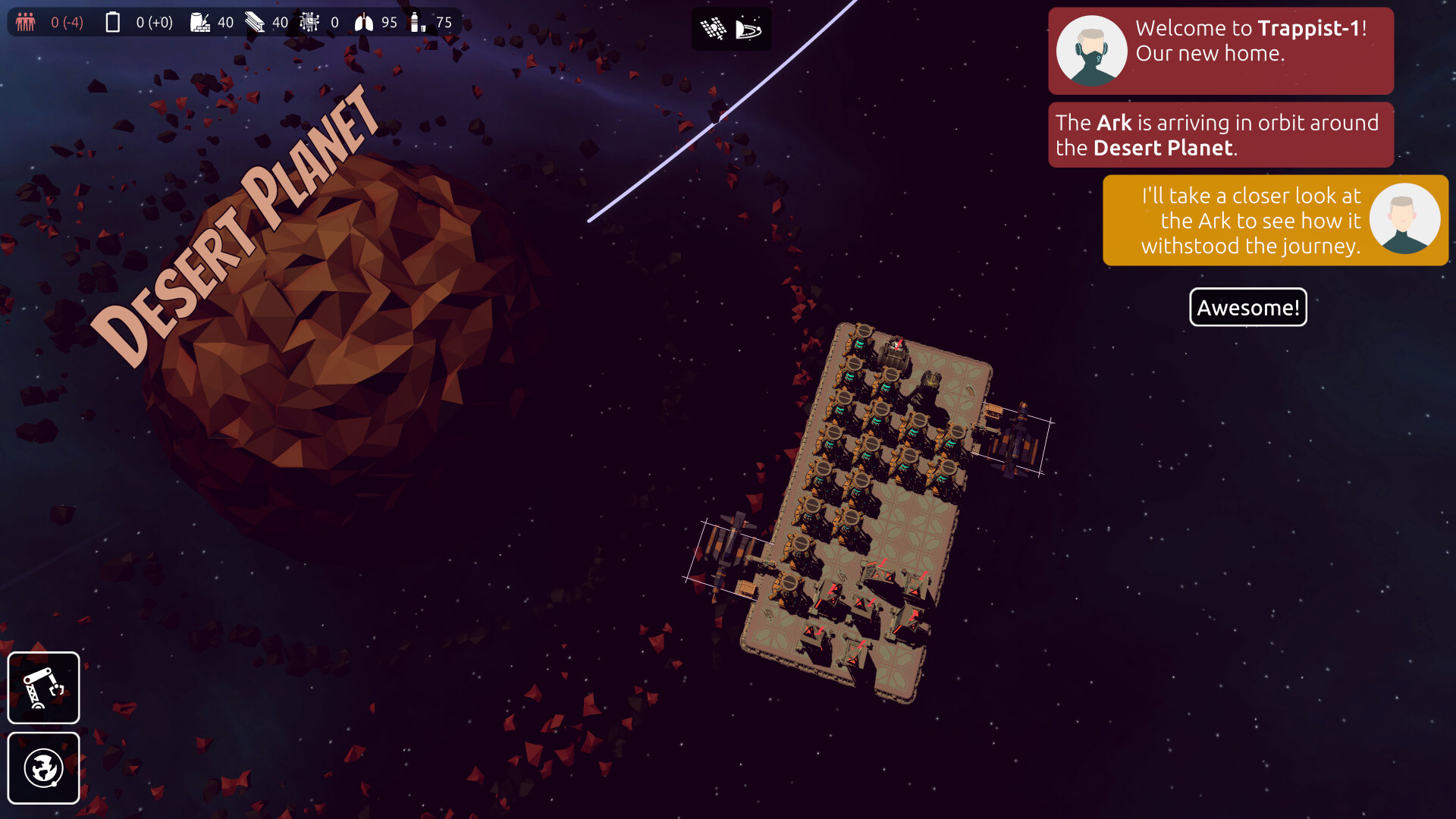Image resolution: width=1456 pixels, height=819 pixels.
Task: Click the electronics chip resource icon
Action: point(309,22)
